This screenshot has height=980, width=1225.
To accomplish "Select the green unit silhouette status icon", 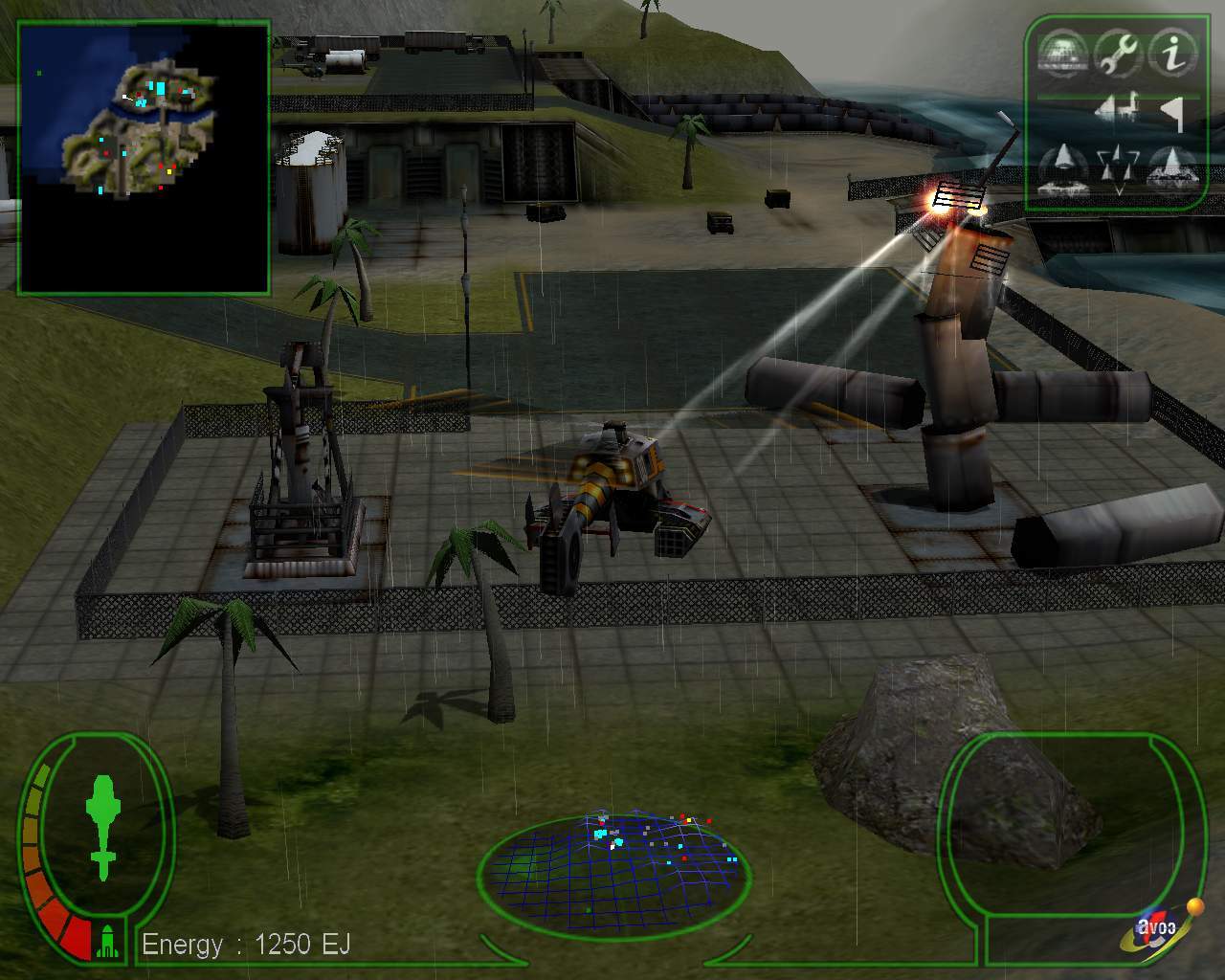I will [x=102, y=827].
